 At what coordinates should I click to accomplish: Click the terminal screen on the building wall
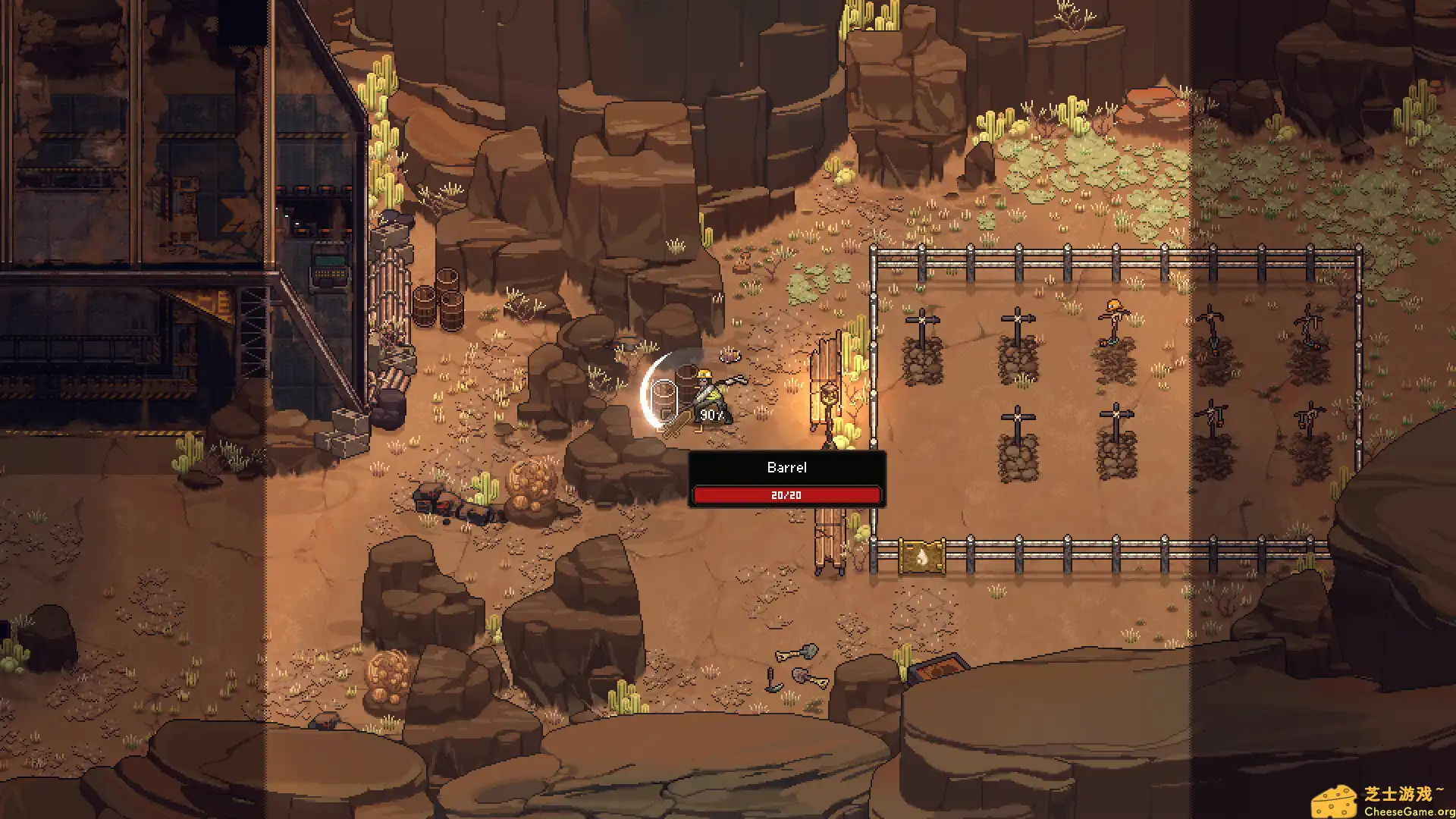(328, 262)
